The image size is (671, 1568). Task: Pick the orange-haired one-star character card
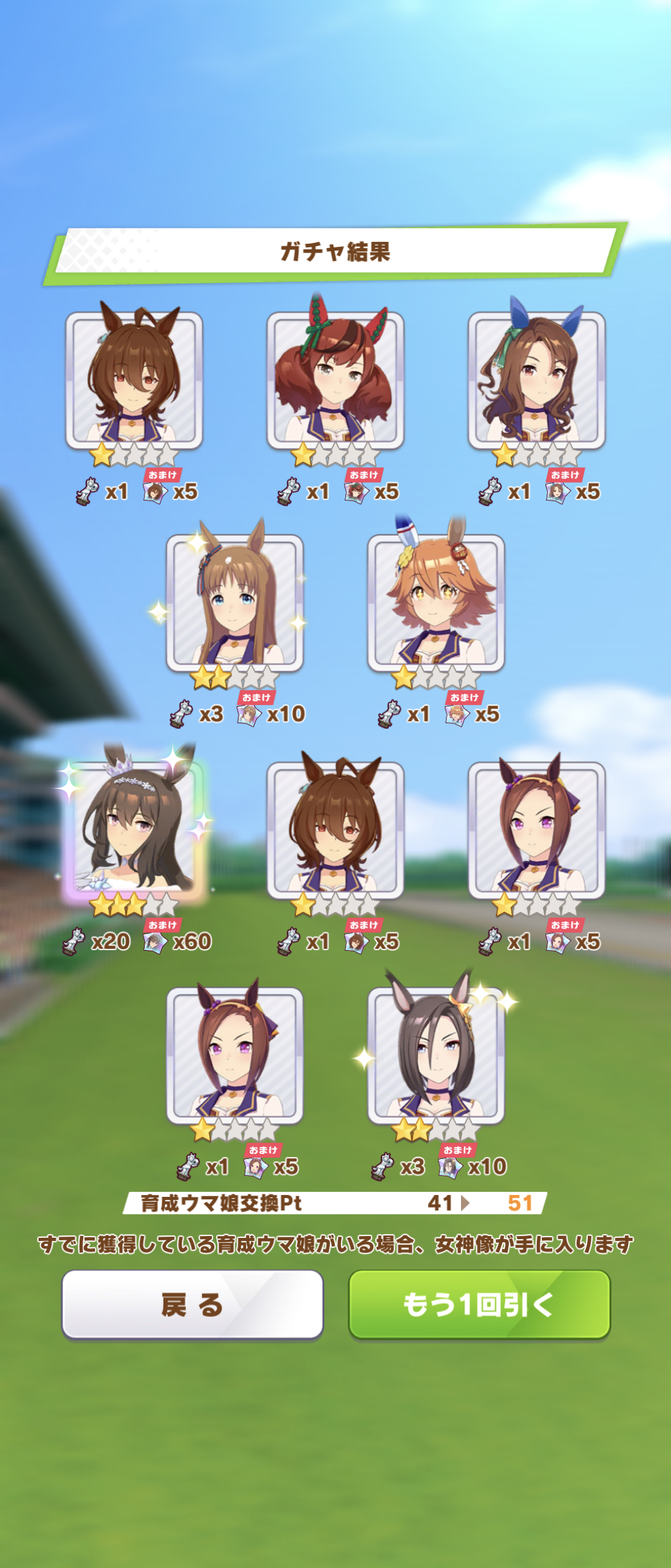click(x=435, y=603)
